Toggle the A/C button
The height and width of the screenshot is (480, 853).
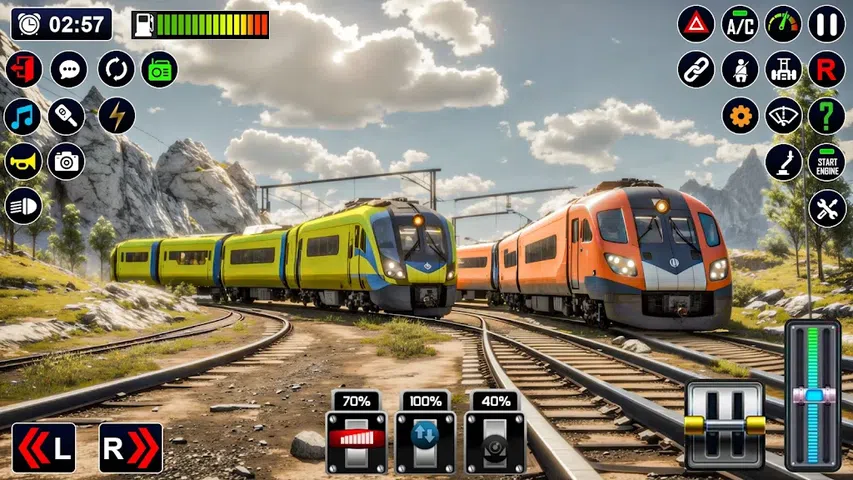[x=740, y=24]
